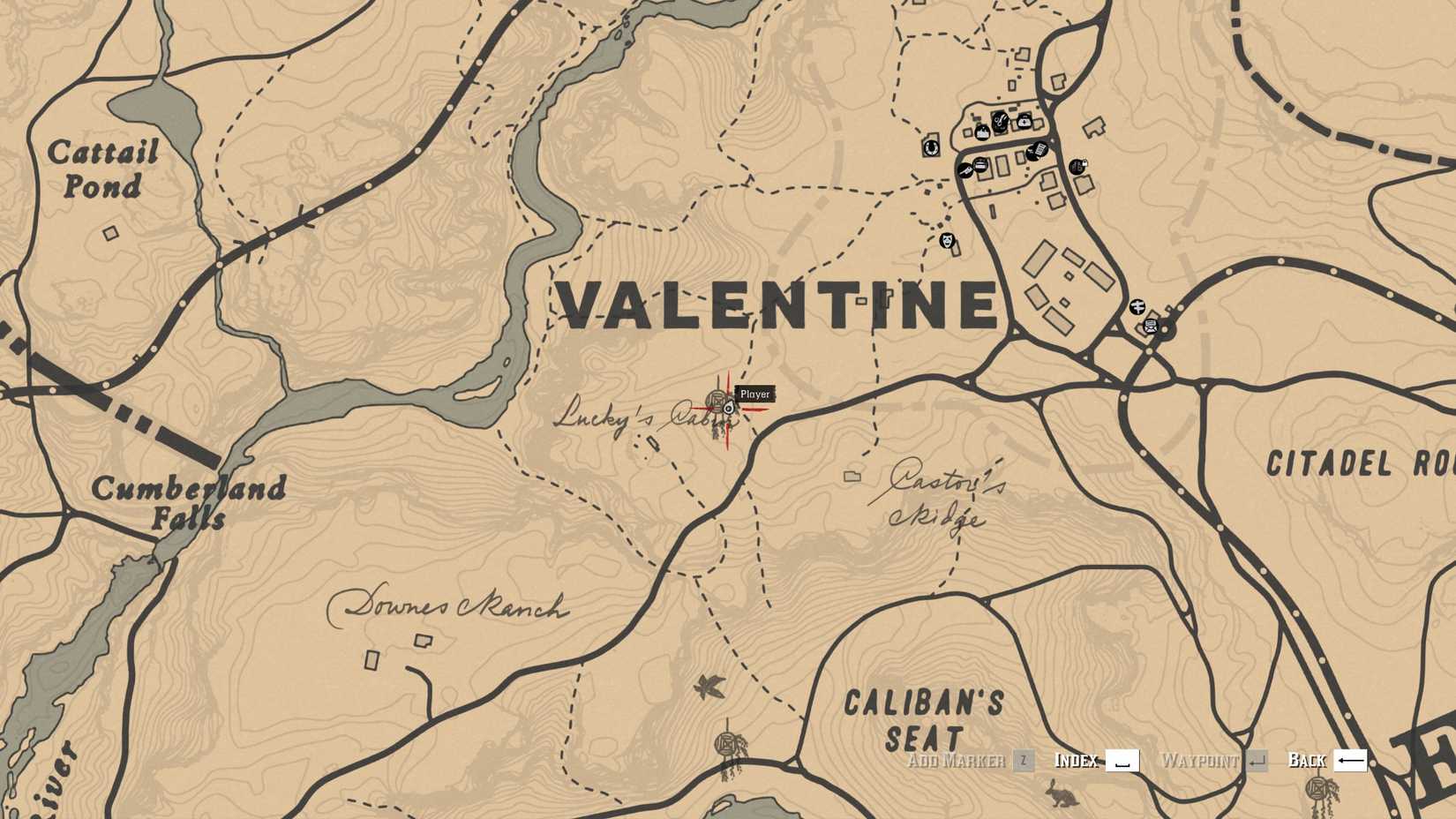Select the doctor's bag icon in Valentine
The height and width of the screenshot is (819, 1456).
pos(1024,123)
